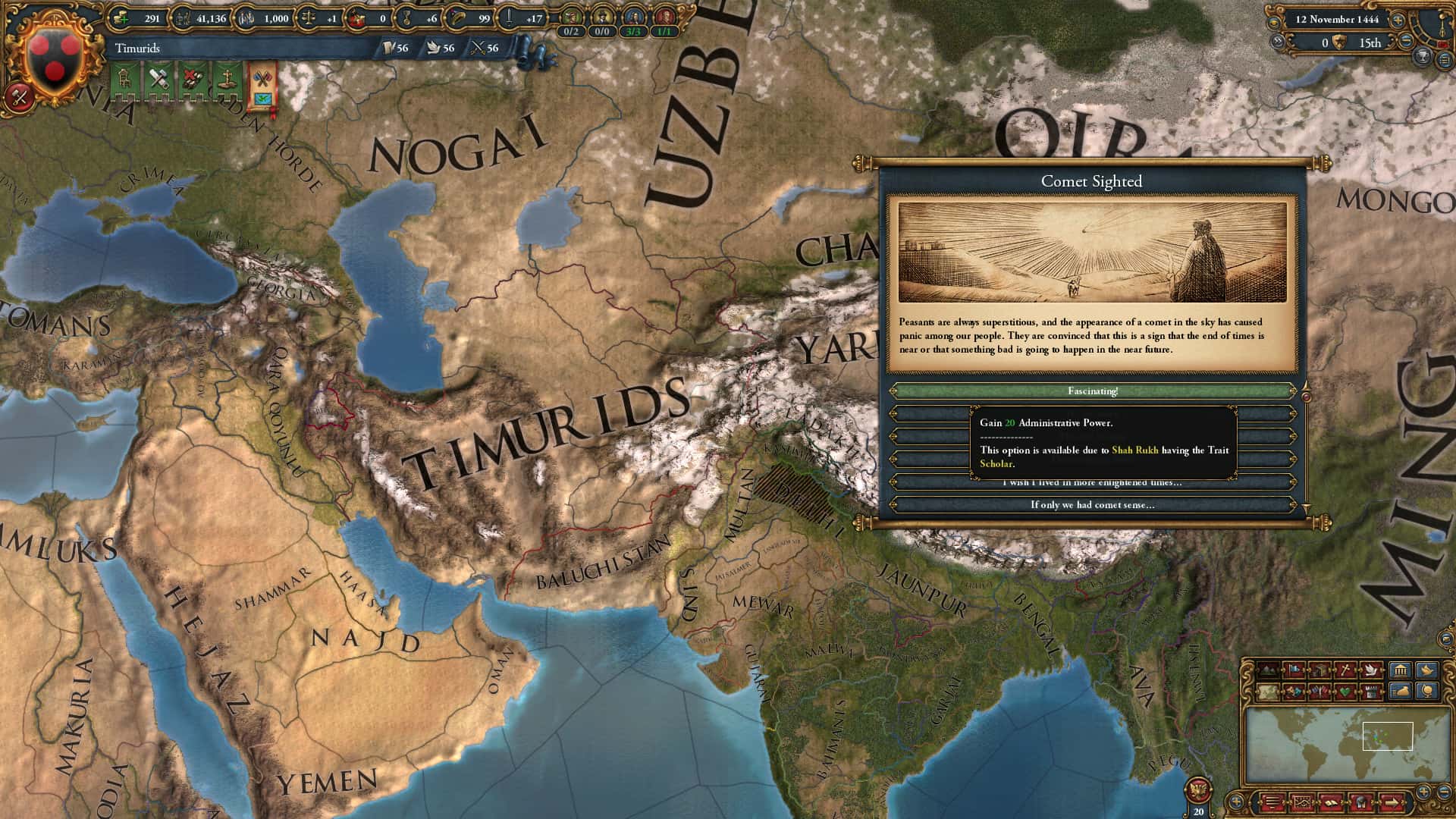Choose the 'Fascinating!' event option

1094,391
